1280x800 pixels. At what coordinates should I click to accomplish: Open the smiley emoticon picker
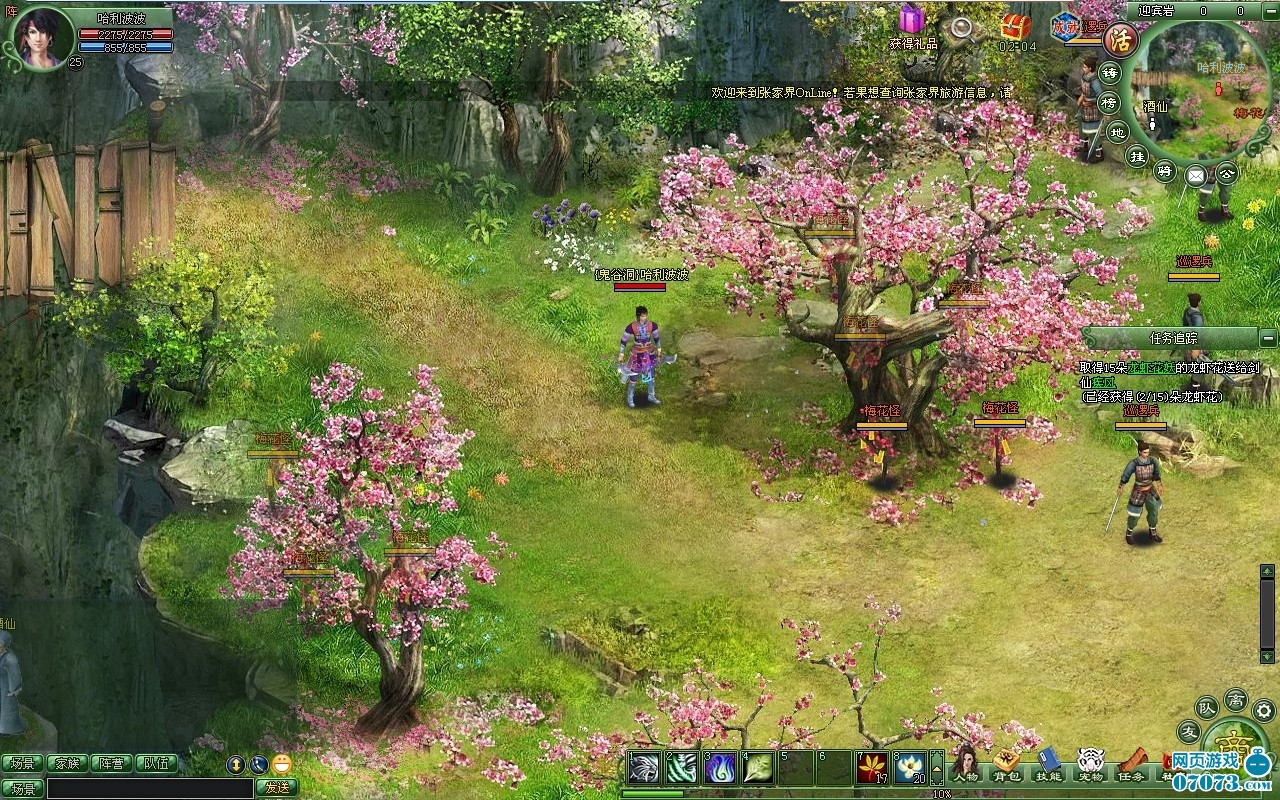click(x=282, y=764)
